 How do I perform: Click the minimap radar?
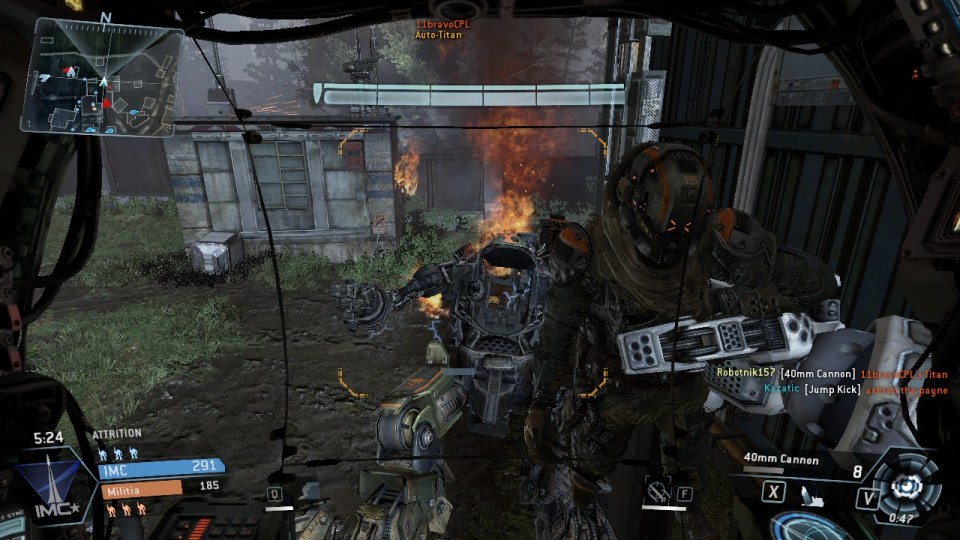click(x=101, y=78)
